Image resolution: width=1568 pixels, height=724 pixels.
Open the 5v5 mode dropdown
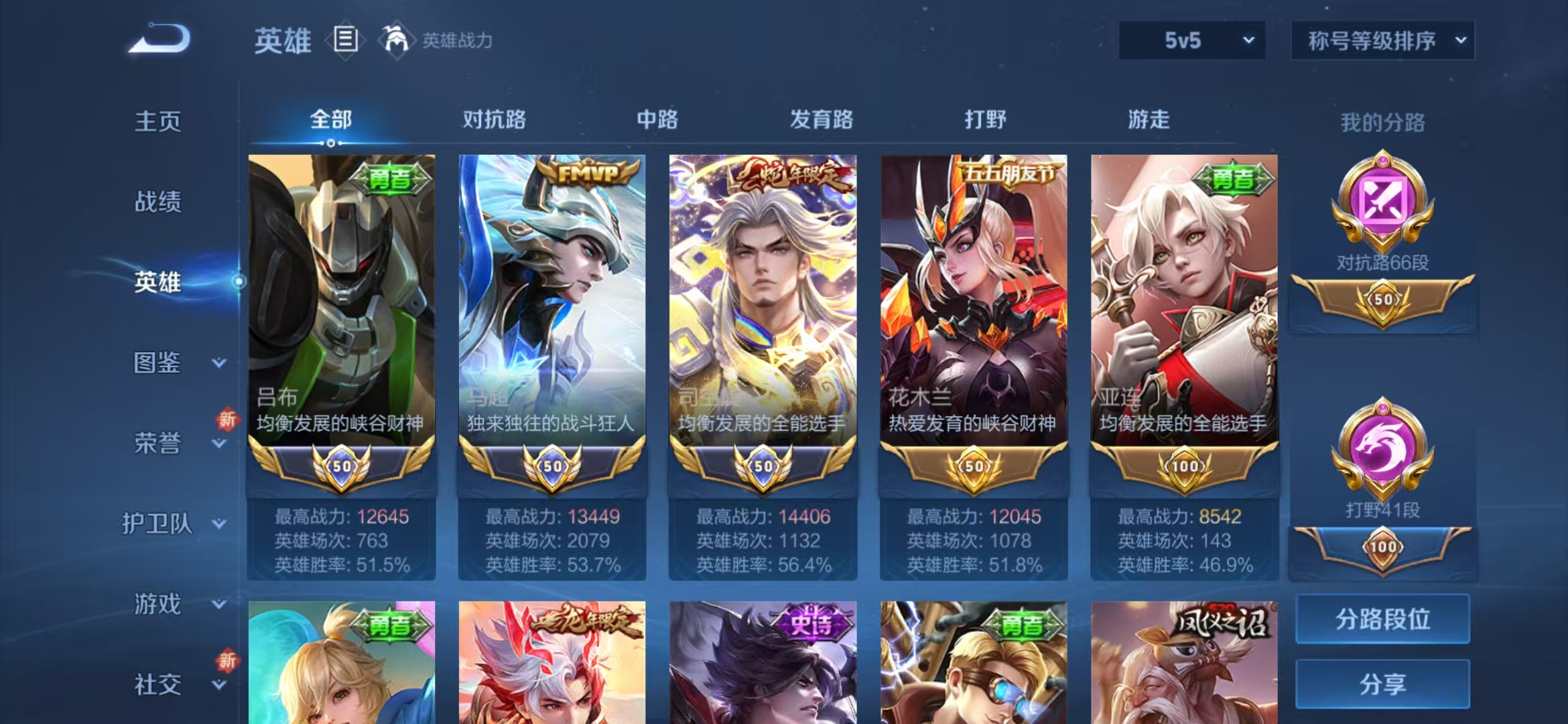1191,40
